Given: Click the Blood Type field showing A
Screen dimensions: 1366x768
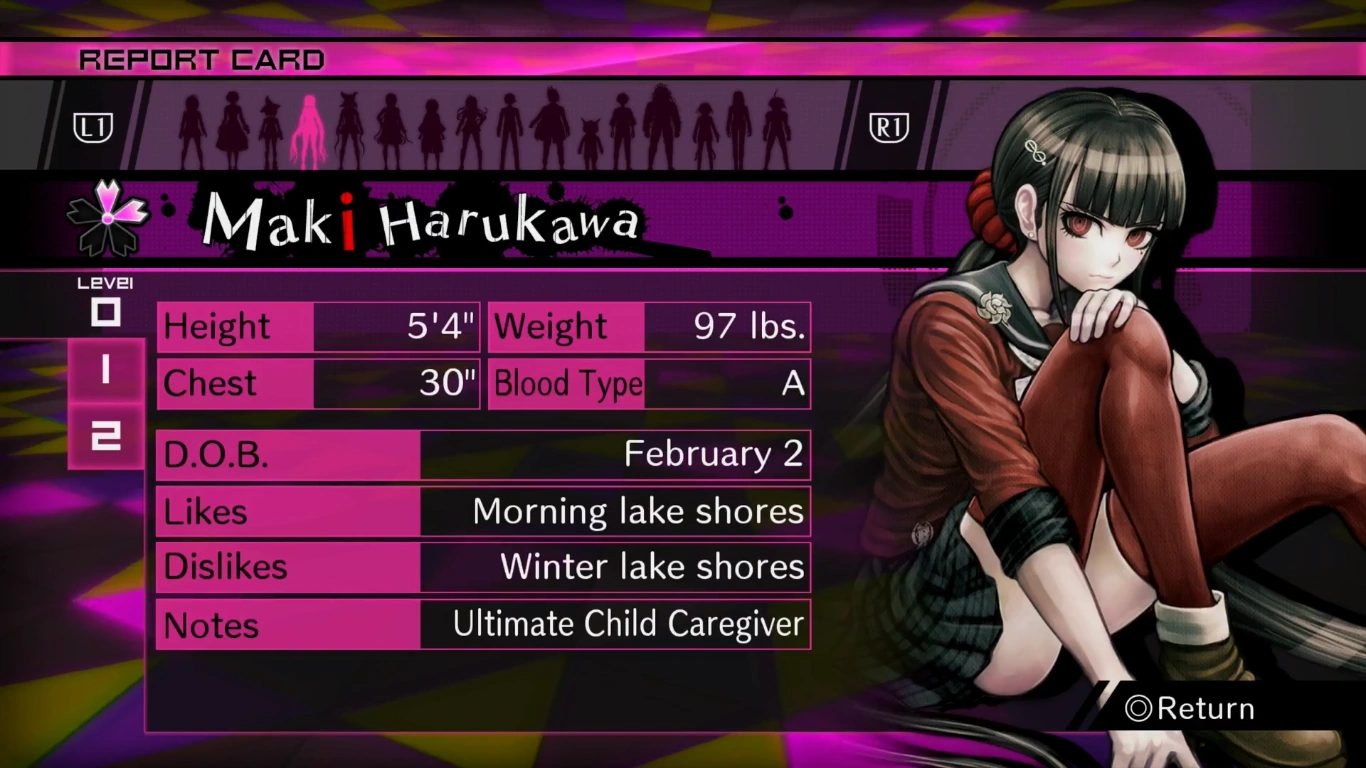Looking at the screenshot, I should pyautogui.click(x=648, y=384).
